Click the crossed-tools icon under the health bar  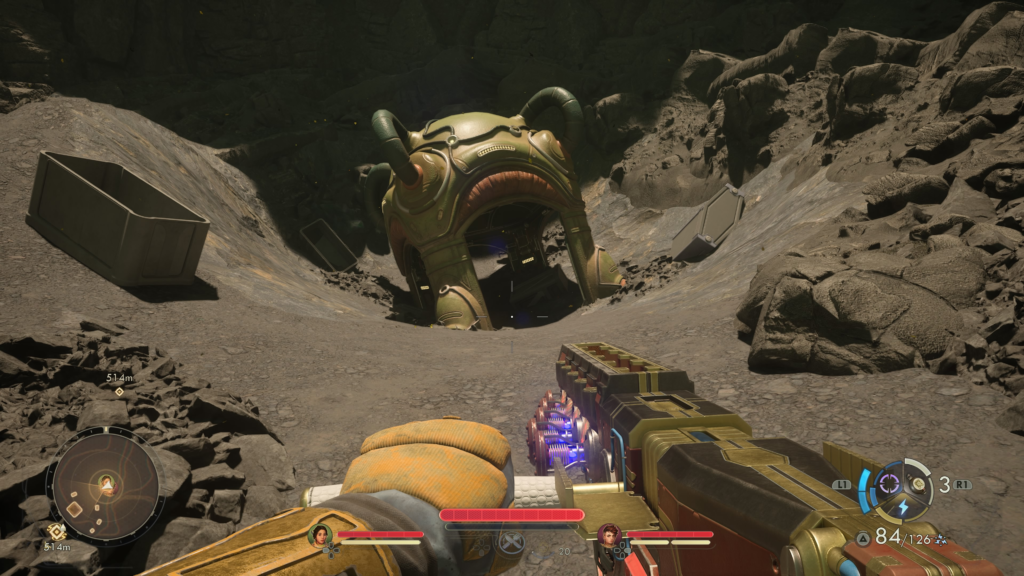click(511, 543)
